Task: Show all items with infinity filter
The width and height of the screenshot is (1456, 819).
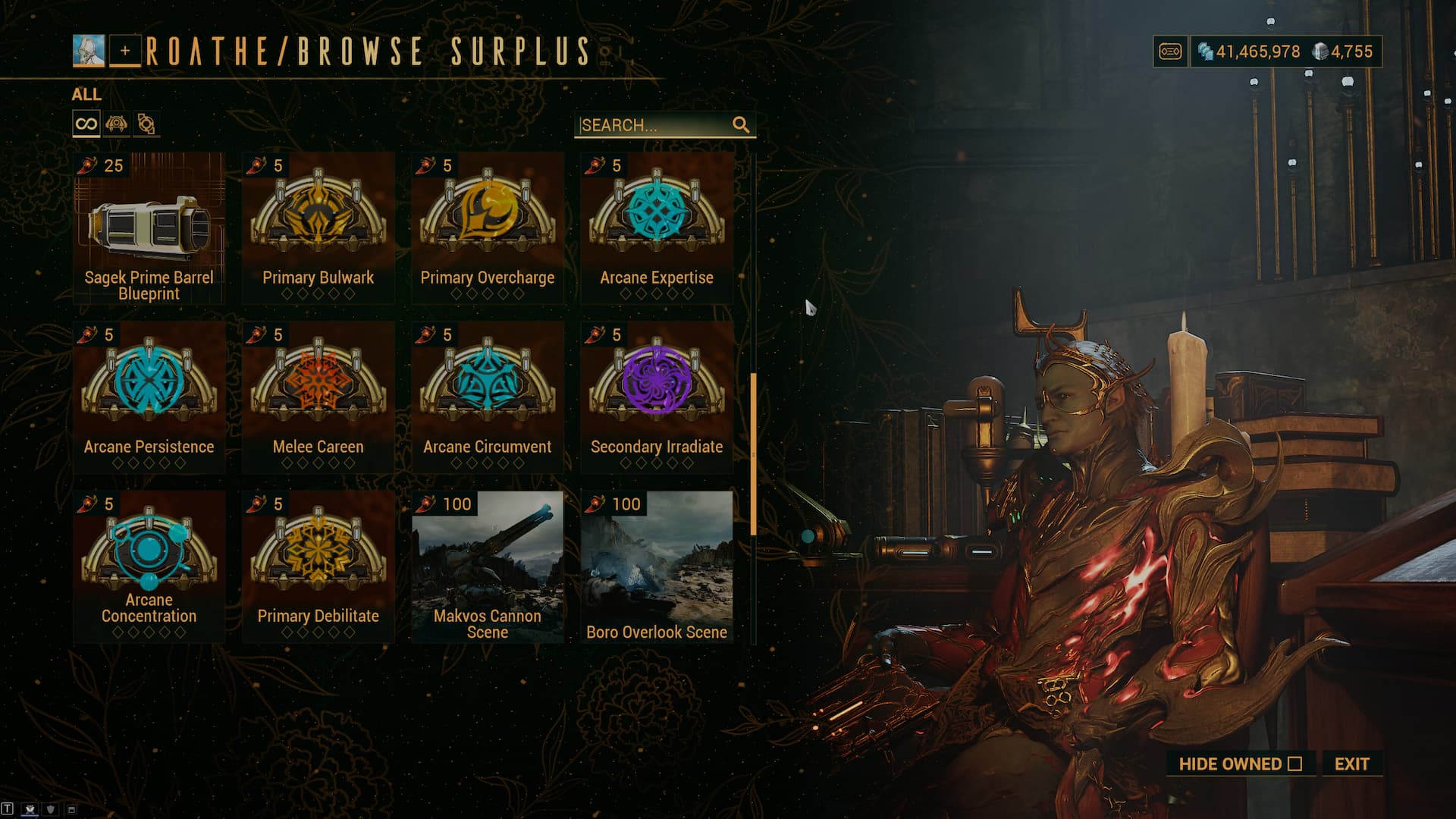Action: pyautogui.click(x=86, y=124)
